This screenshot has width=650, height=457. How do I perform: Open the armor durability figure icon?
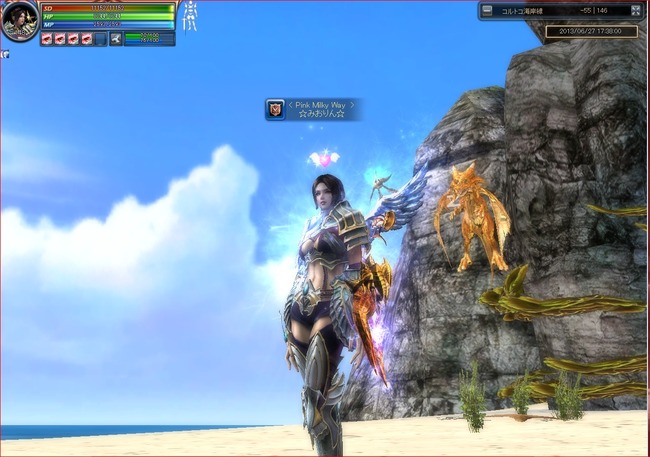tap(189, 15)
